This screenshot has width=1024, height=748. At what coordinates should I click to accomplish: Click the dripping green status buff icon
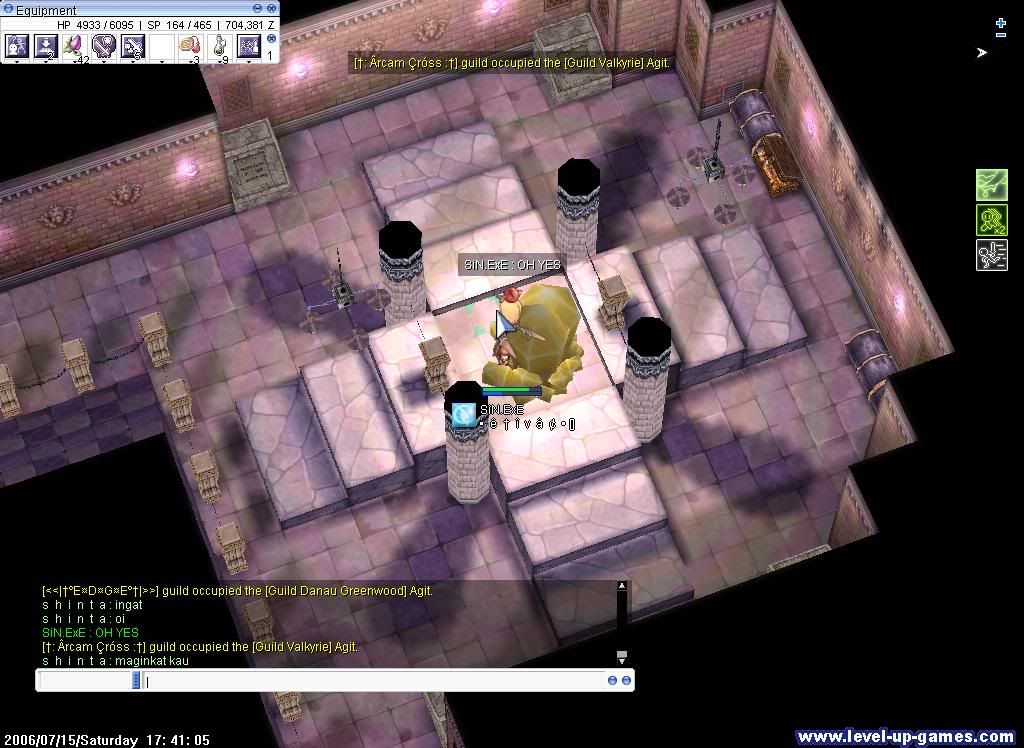point(991,185)
